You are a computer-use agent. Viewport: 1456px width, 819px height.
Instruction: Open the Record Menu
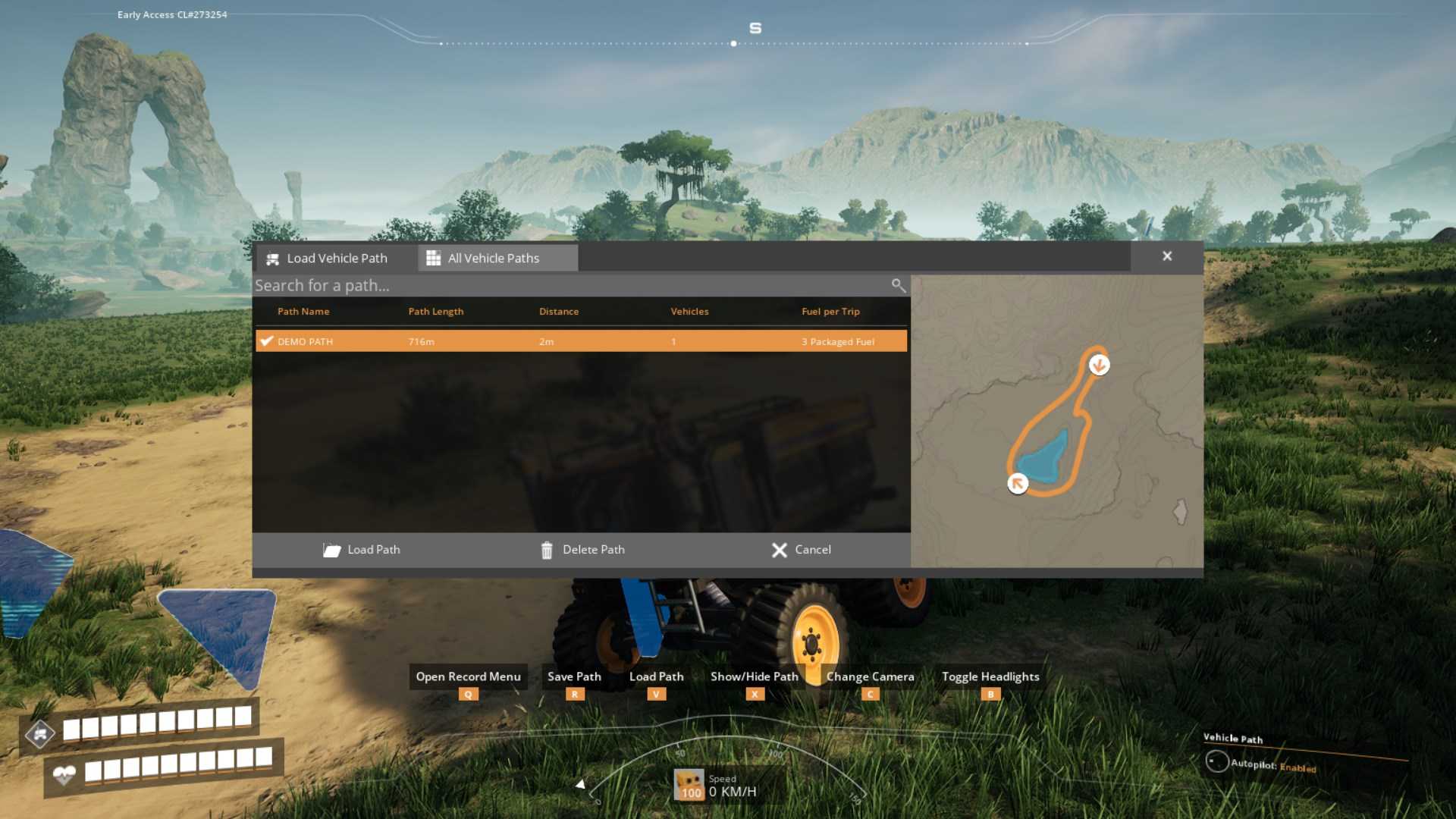pyautogui.click(x=467, y=676)
